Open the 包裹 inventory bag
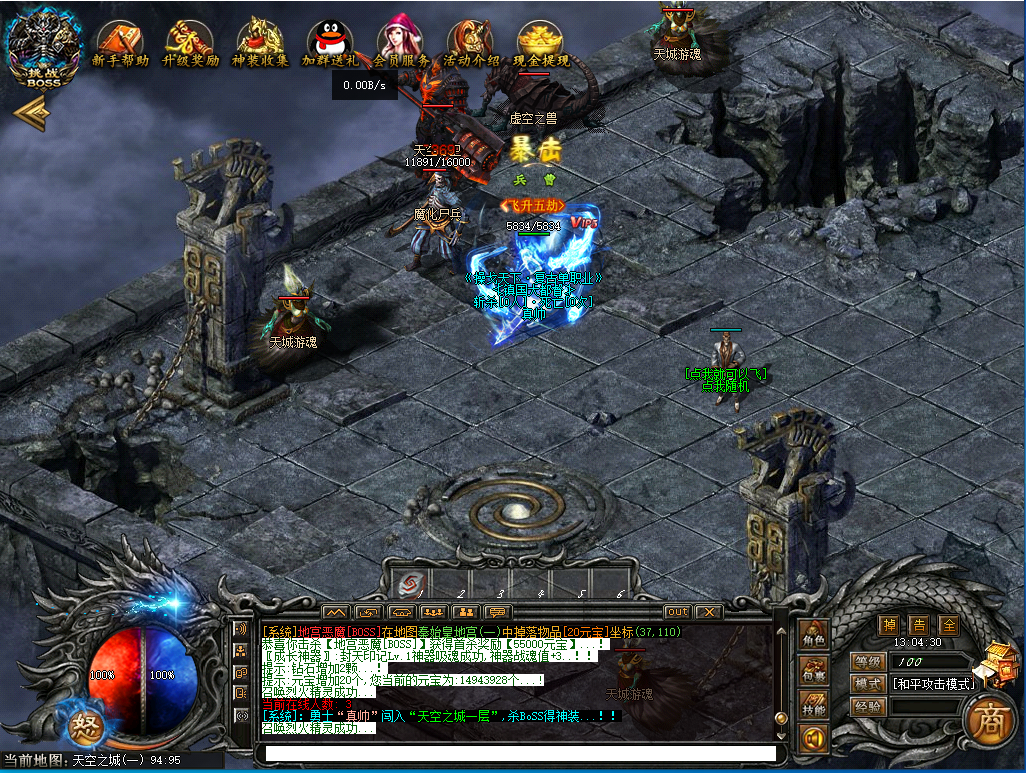1026x773 pixels. [x=813, y=671]
